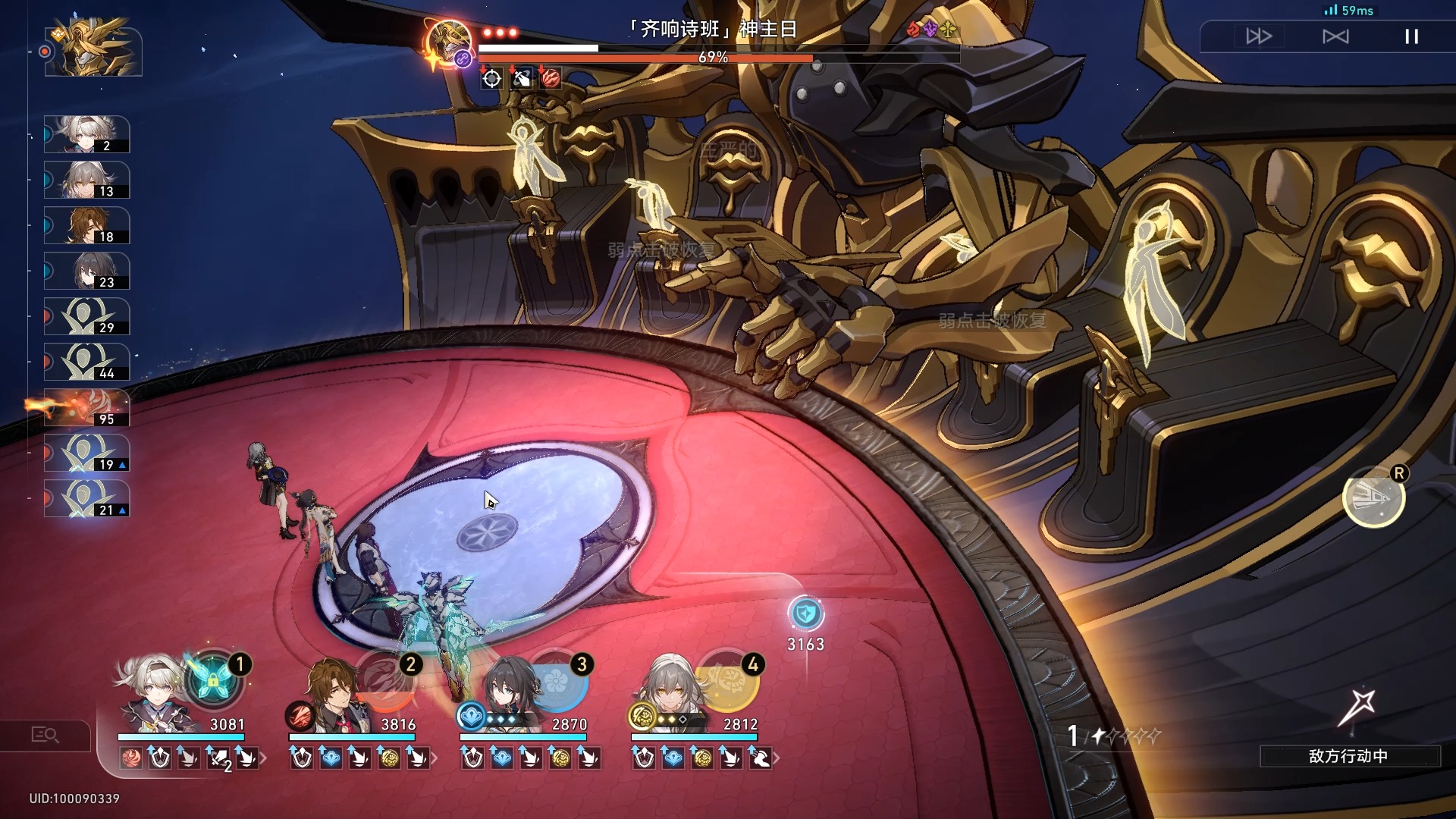
Task: Activate the Trailblazer's yellow ultimate icon
Action: 728,680
